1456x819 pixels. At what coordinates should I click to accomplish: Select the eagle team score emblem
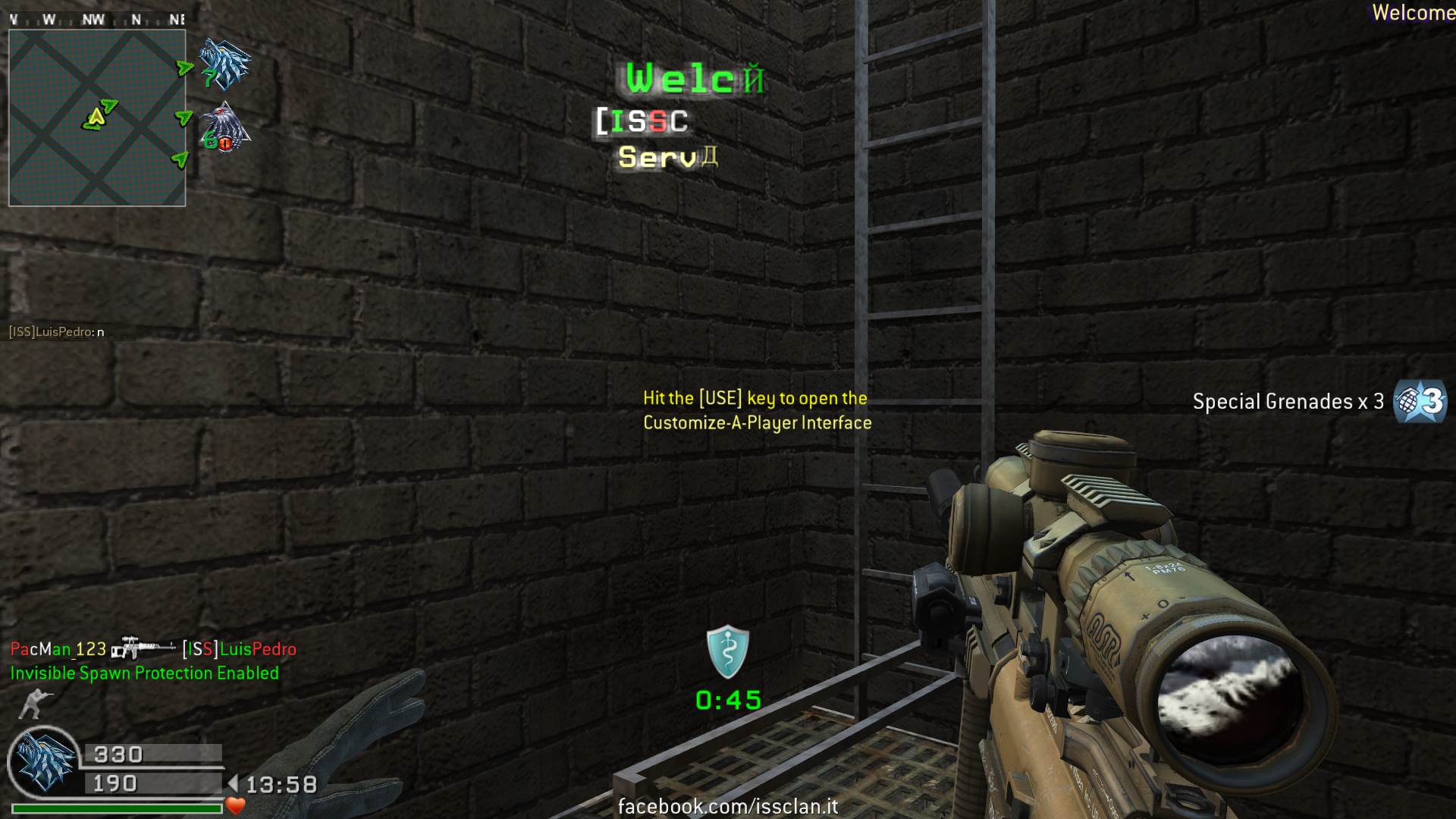click(x=224, y=127)
